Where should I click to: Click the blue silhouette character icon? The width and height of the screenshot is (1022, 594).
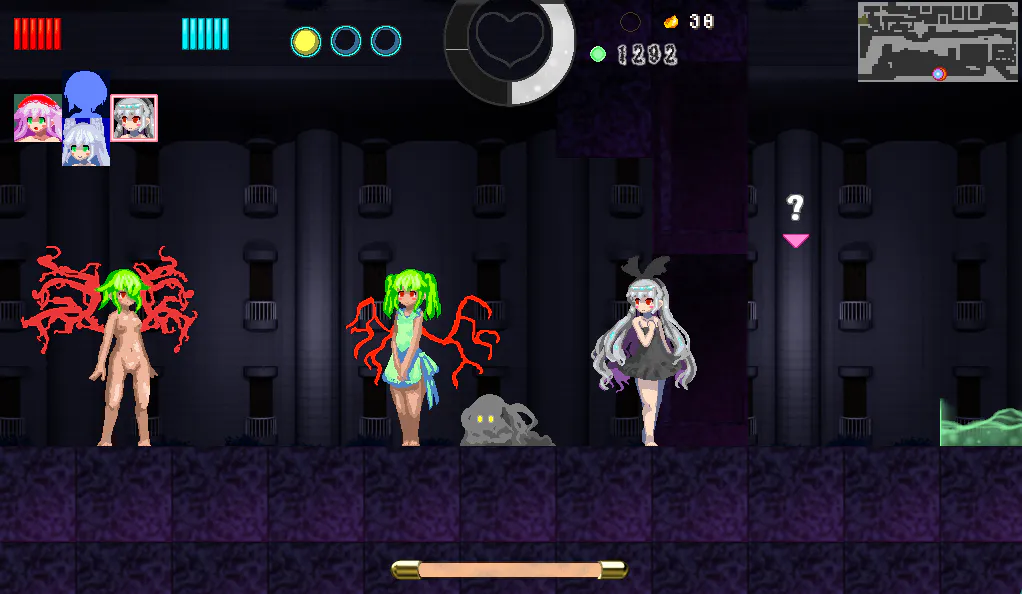[85, 93]
